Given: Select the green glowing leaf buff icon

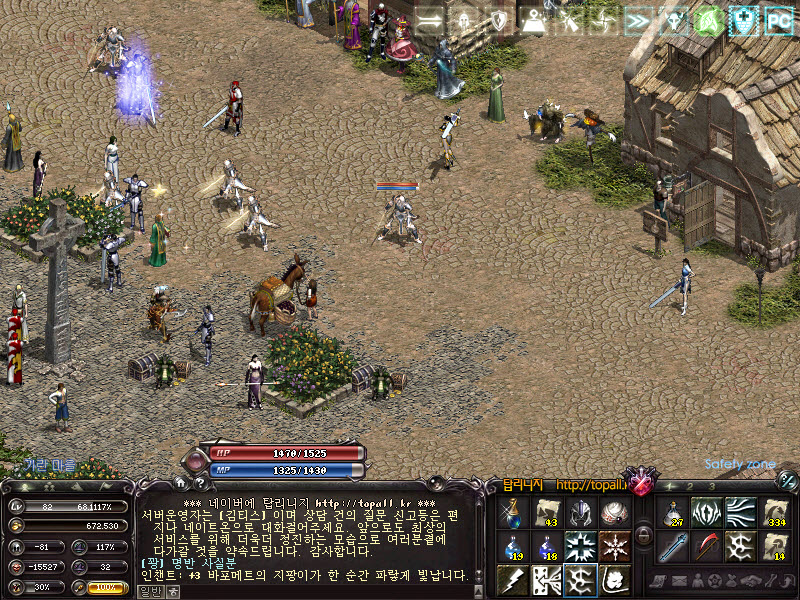Looking at the screenshot, I should [x=707, y=20].
